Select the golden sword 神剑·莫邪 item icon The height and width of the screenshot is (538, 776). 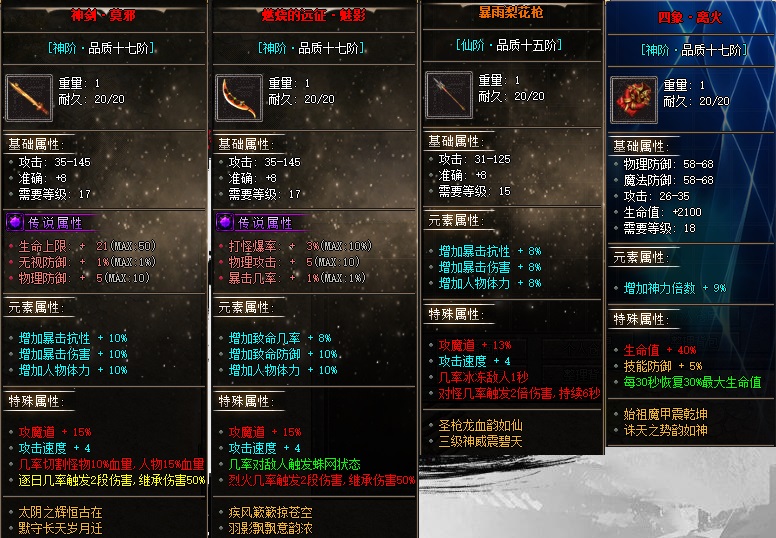tap(29, 98)
